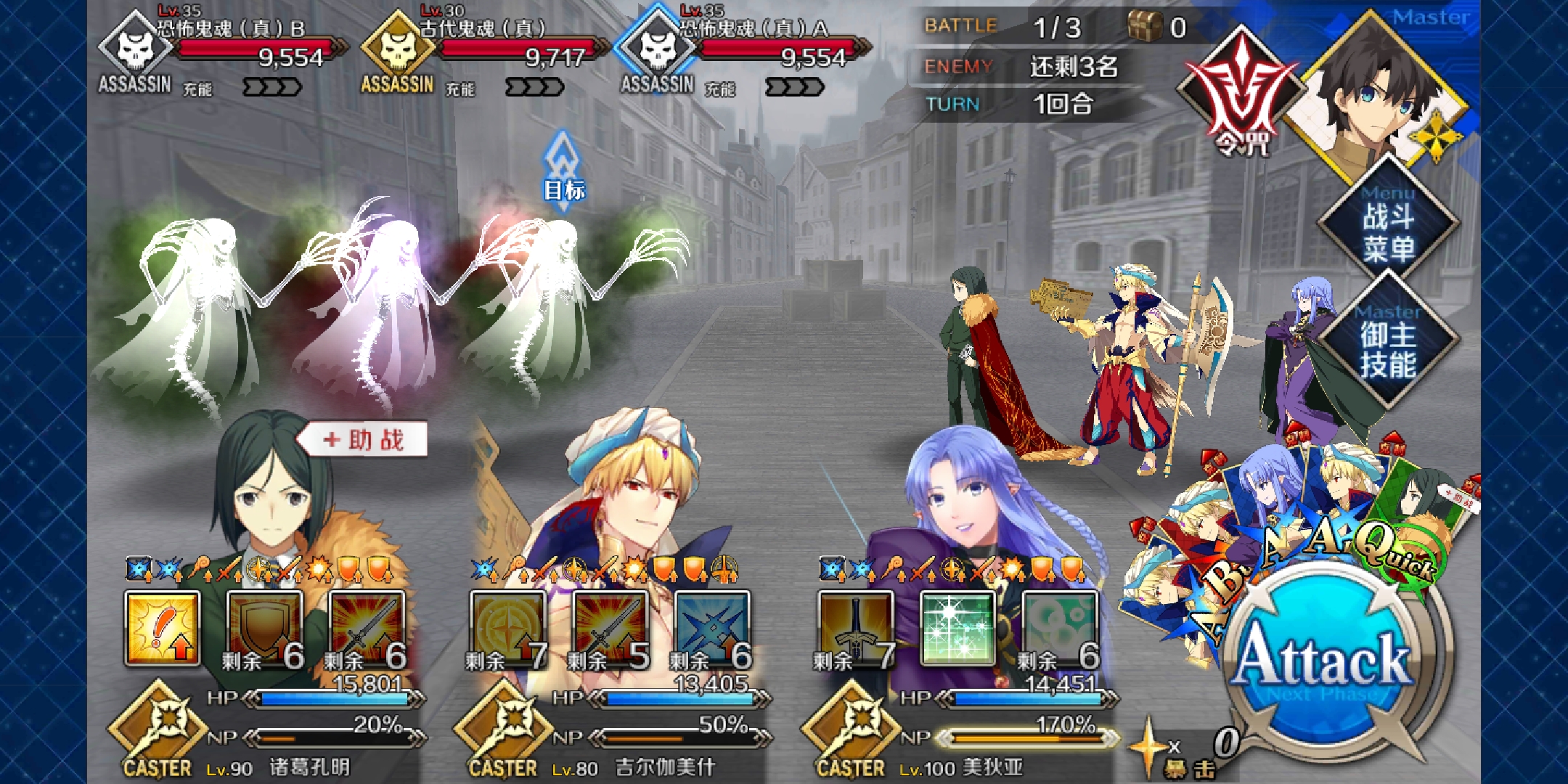Viewport: 1568px width, 784px height.
Task: Open 诸葛孔明's Caster status panel
Action: pos(158,730)
